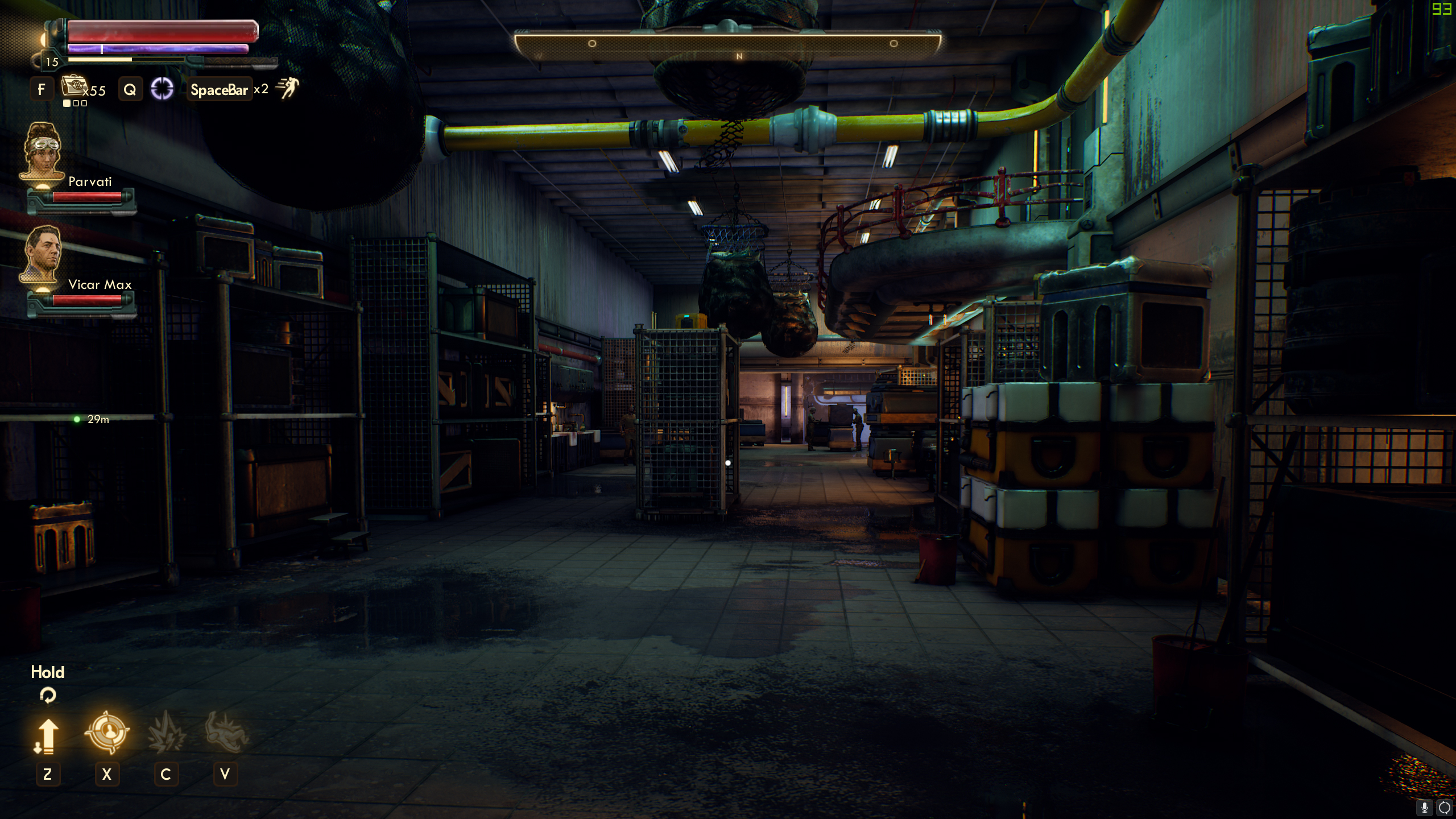Toggle the microphone overlay icon

(x=1425, y=807)
